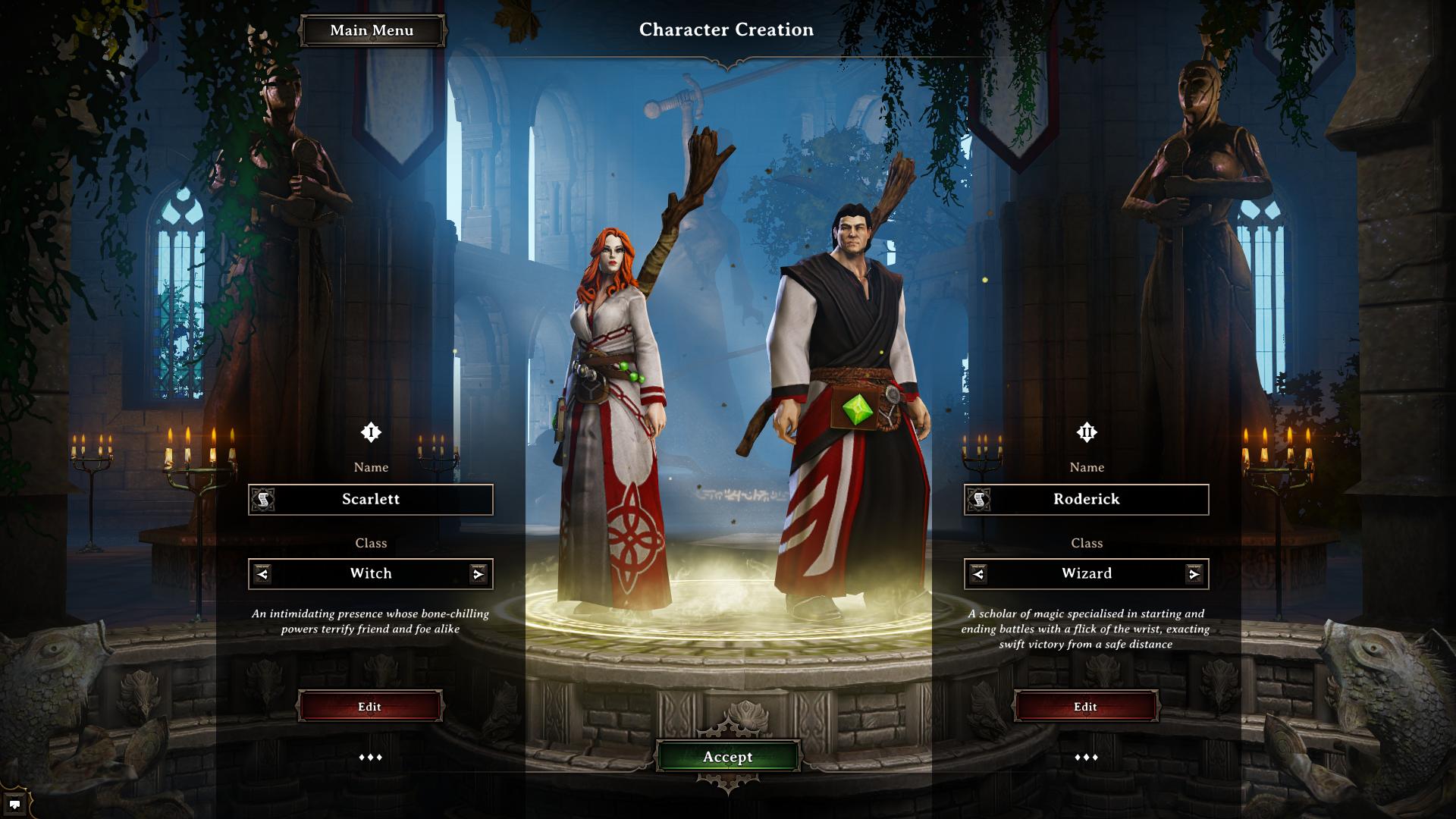The height and width of the screenshot is (819, 1456).
Task: Randomize name using Scarlett's scroll icon
Action: pyautogui.click(x=263, y=499)
